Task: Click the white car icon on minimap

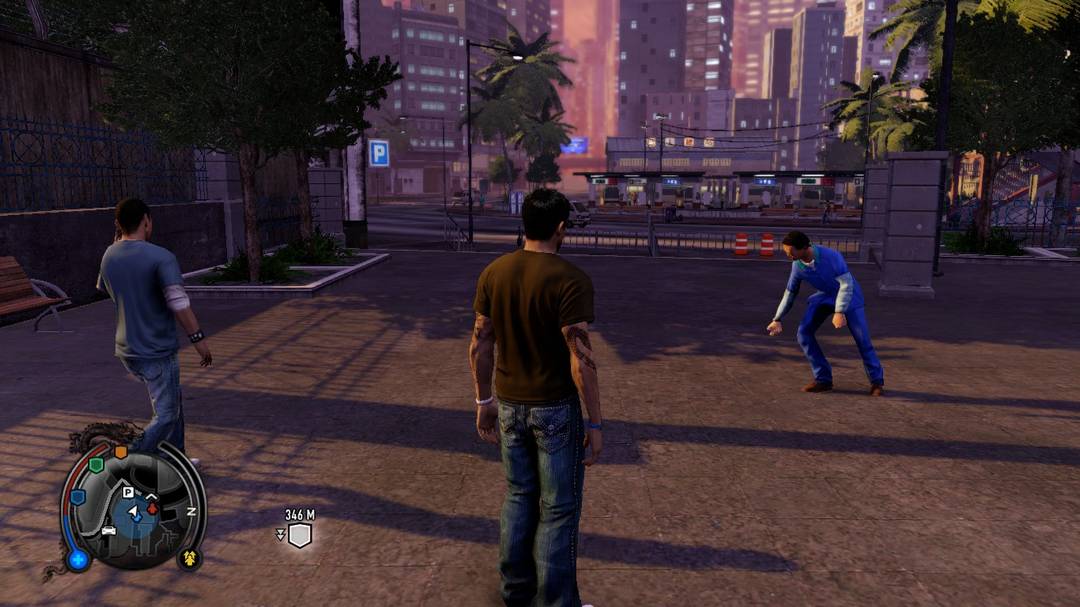Action: pos(108,530)
